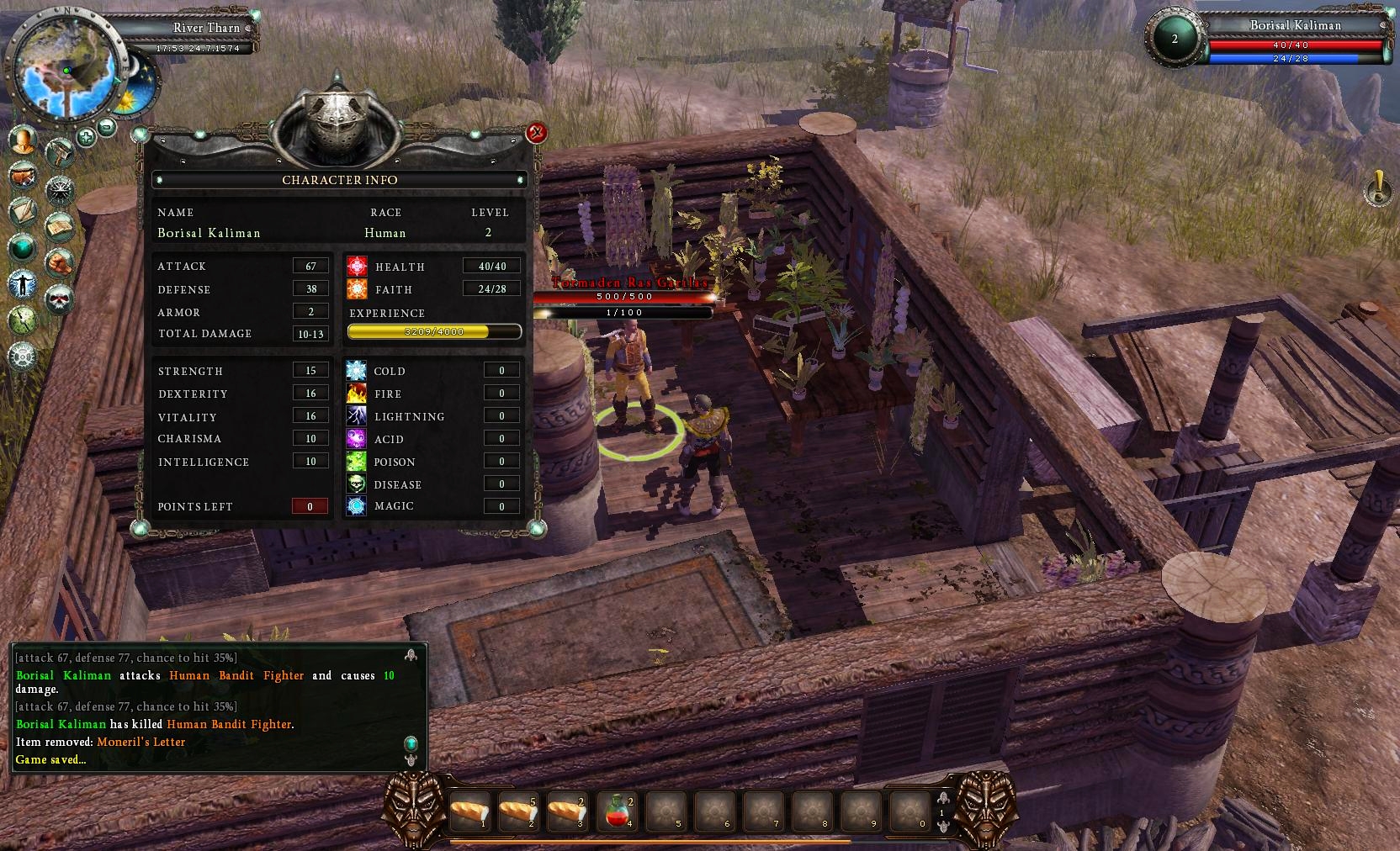1400x851 pixels.
Task: Use the bread in hotbar slot 1
Action: point(470,812)
